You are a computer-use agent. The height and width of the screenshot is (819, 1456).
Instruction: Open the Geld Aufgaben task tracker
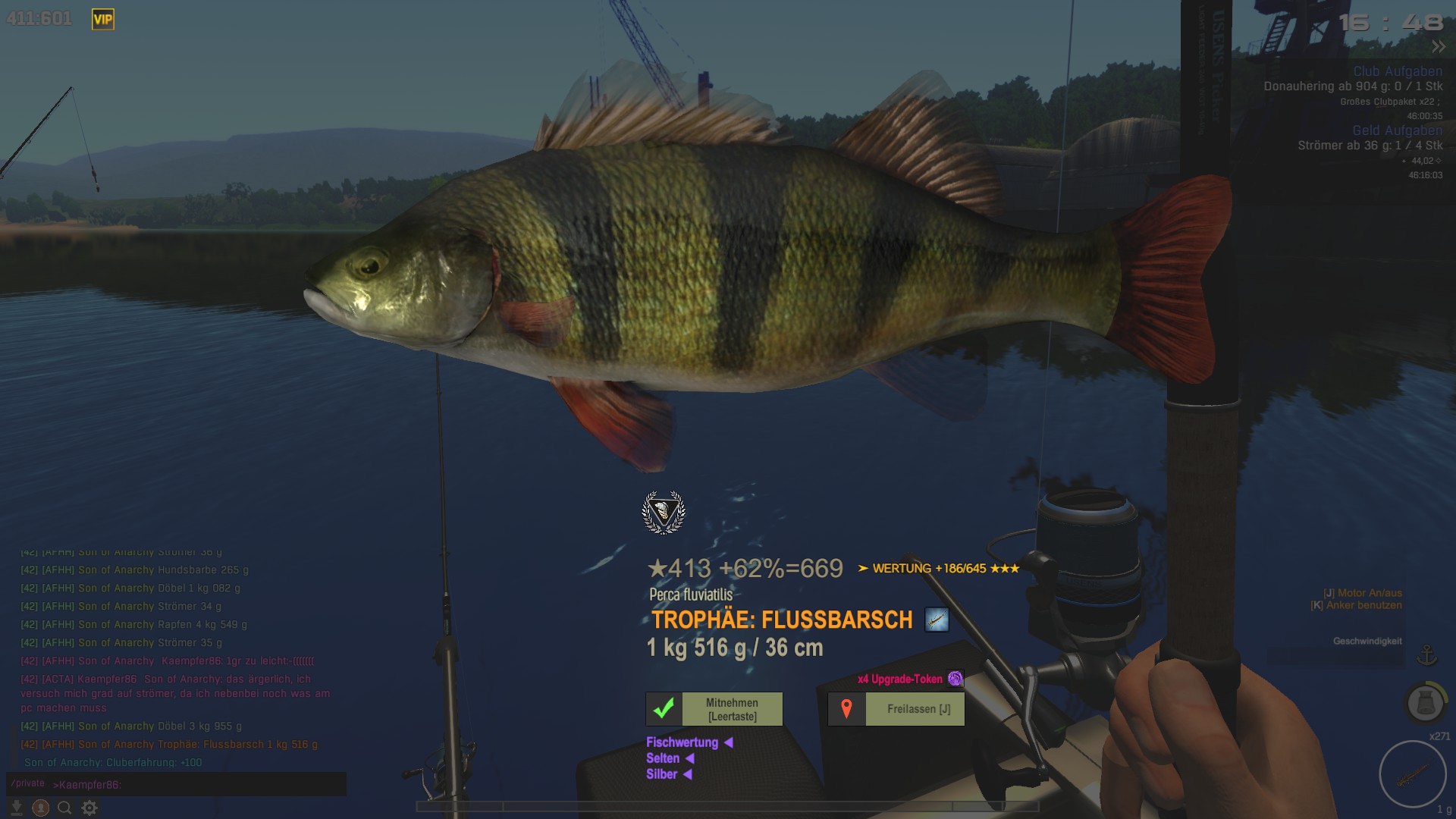1397,130
